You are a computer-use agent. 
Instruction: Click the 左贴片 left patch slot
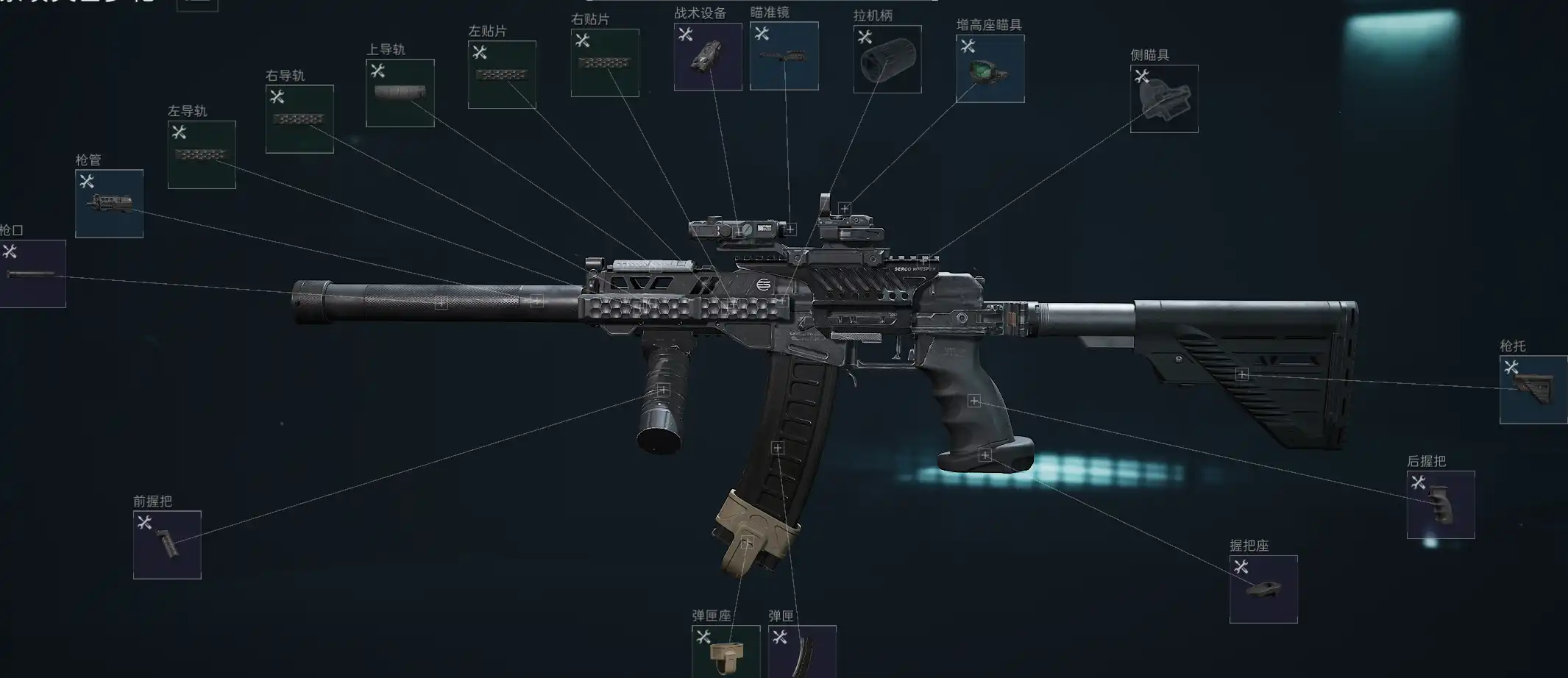click(502, 74)
